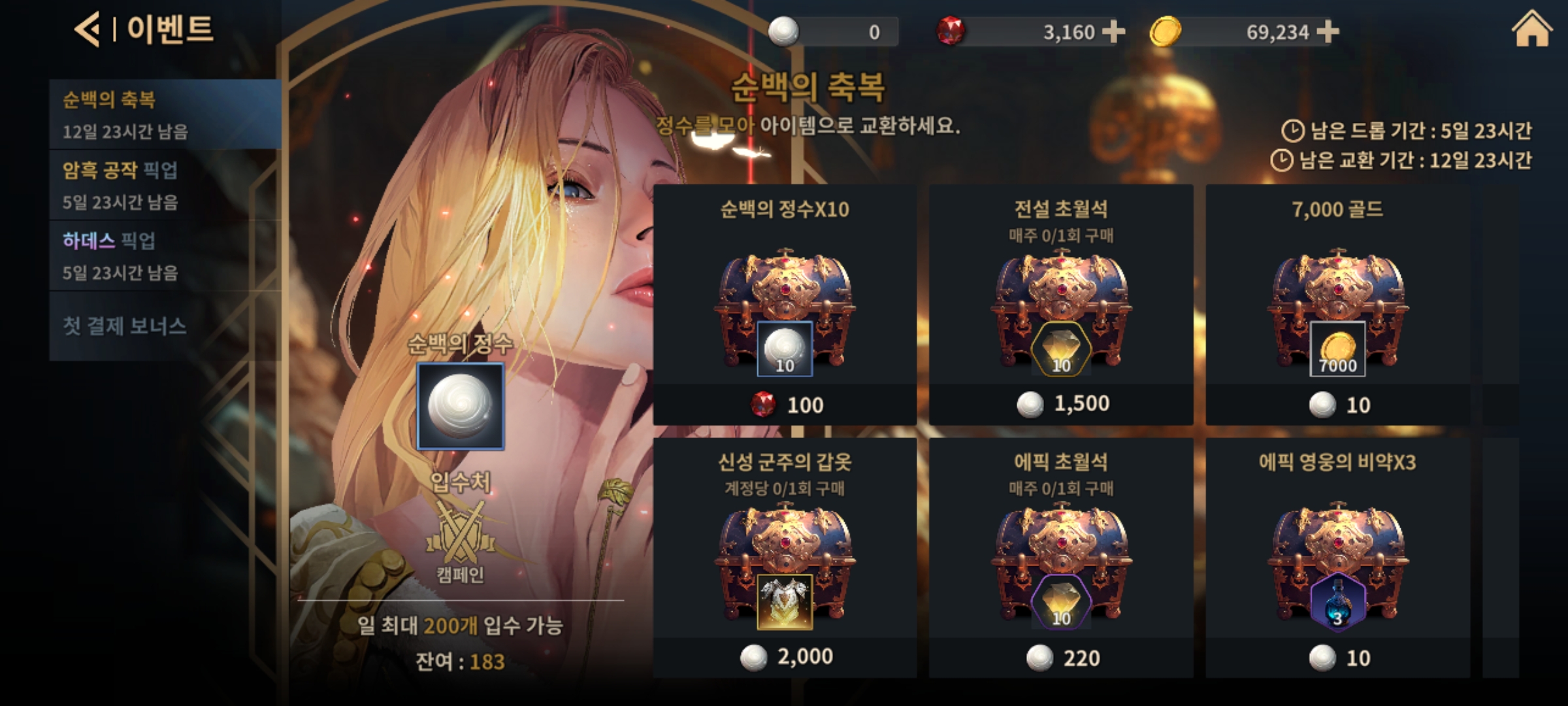Viewport: 1568px width, 706px height.
Task: Add more gold with the plus button
Action: 1328,31
